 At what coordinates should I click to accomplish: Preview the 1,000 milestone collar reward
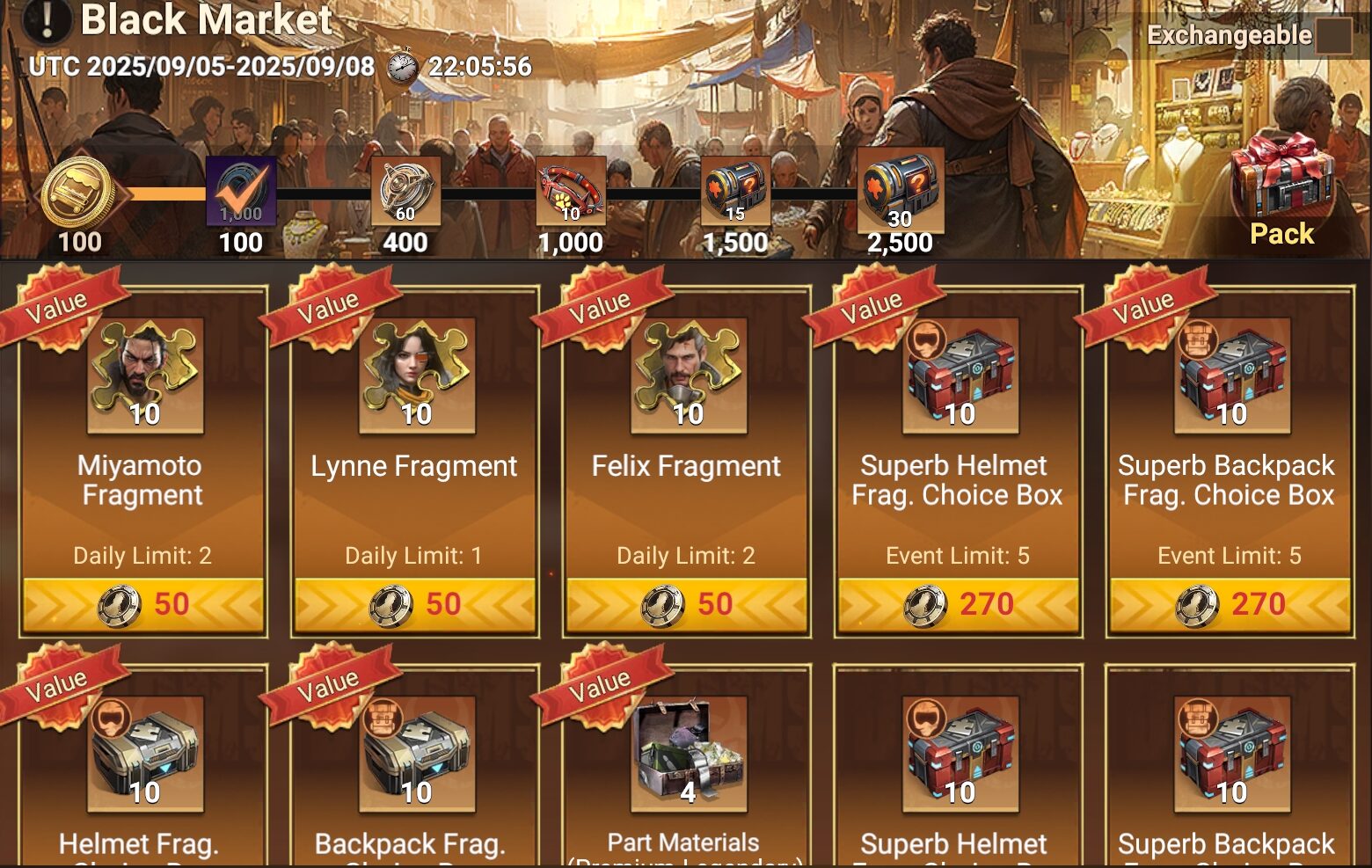click(571, 191)
